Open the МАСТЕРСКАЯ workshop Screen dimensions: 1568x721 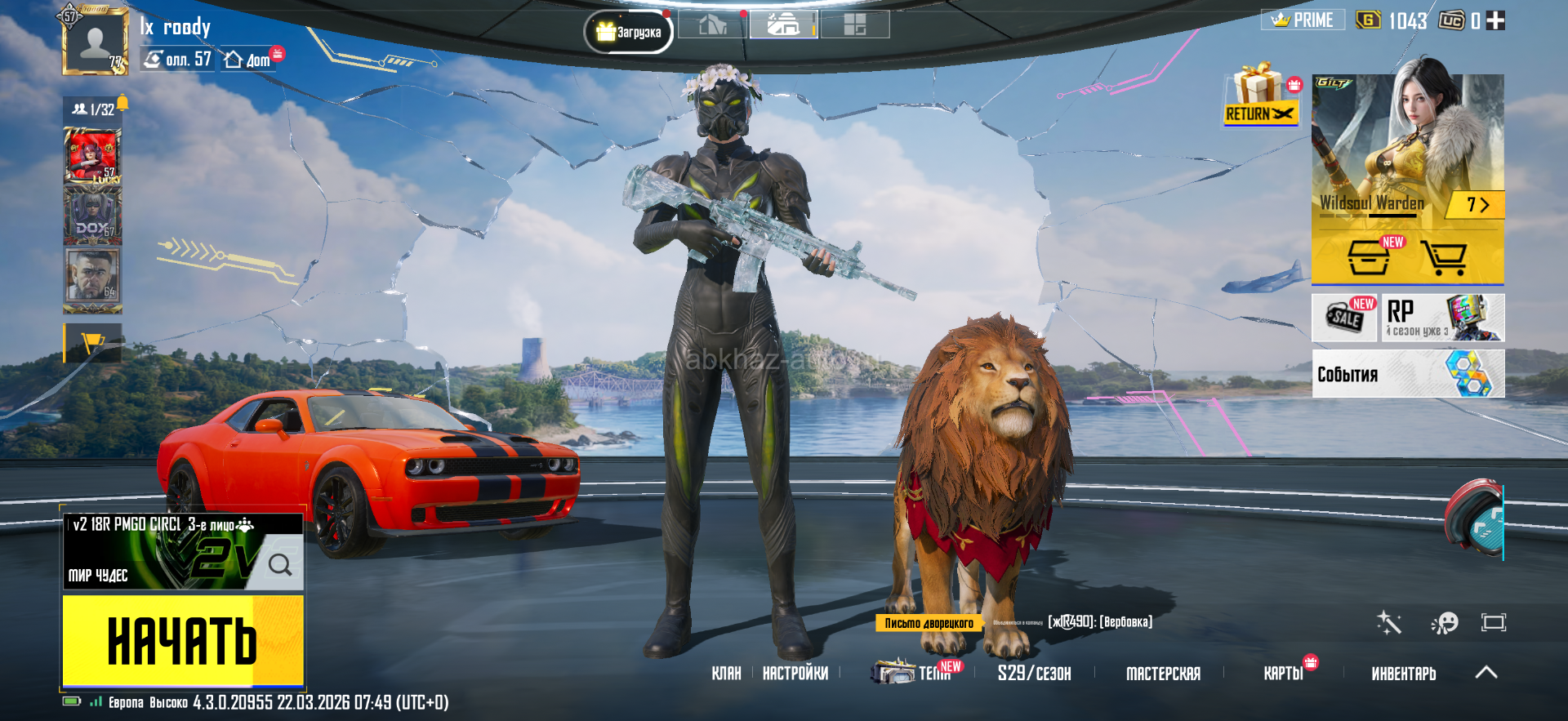pos(1163,674)
